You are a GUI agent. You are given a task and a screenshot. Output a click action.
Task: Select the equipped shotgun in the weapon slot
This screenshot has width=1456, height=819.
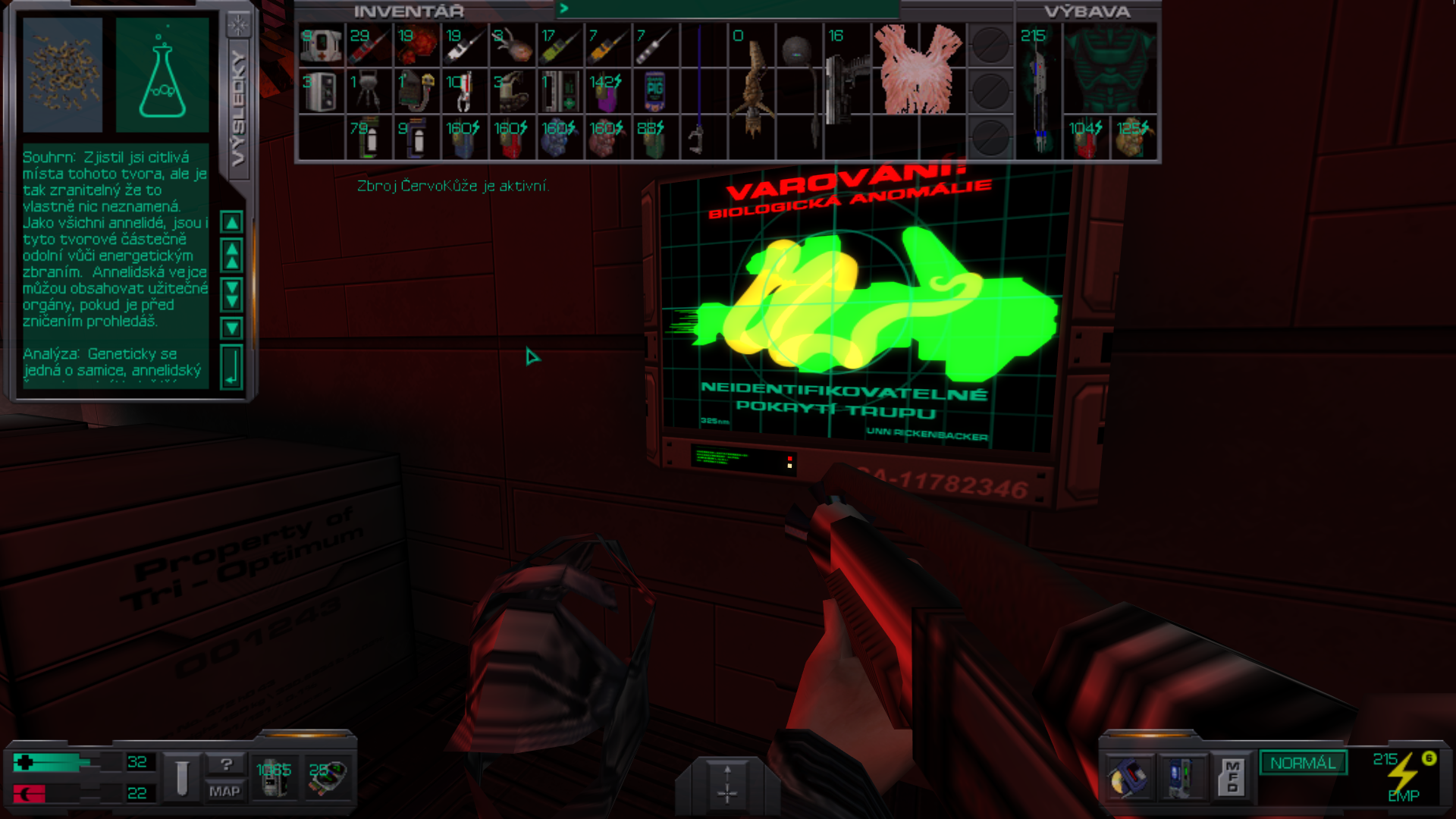[1039, 83]
